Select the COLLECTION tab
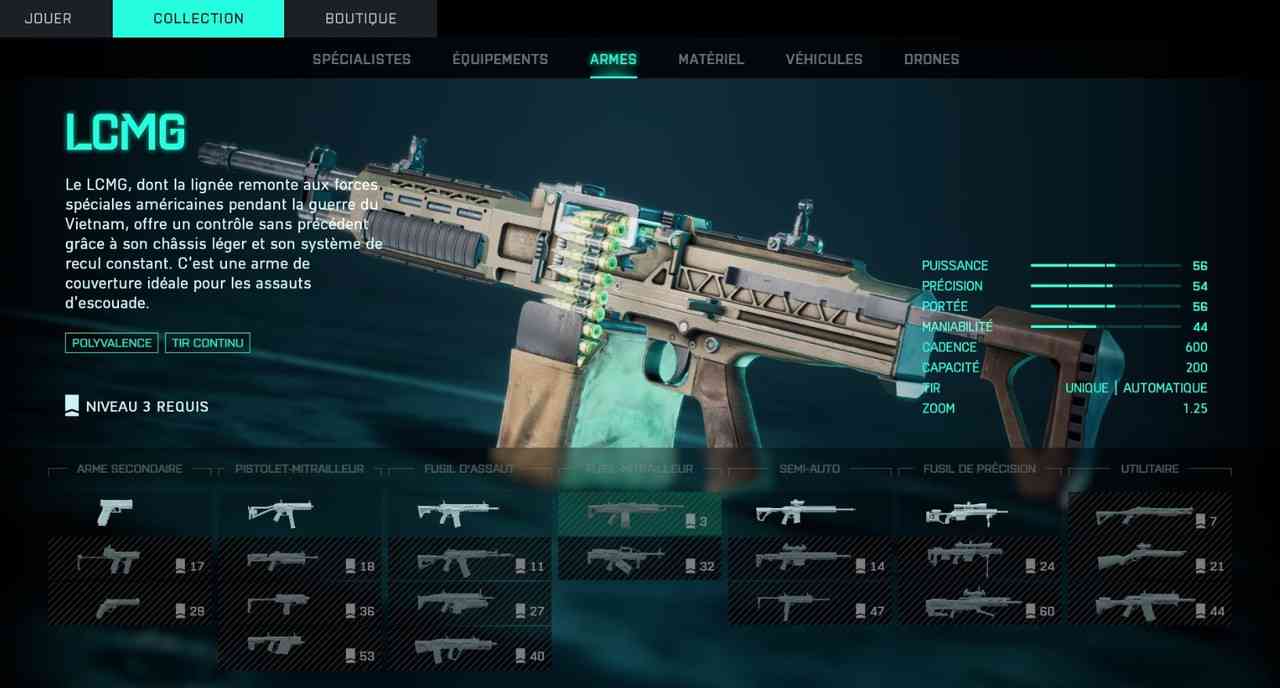Viewport: 1280px width, 688px height. 198,18
